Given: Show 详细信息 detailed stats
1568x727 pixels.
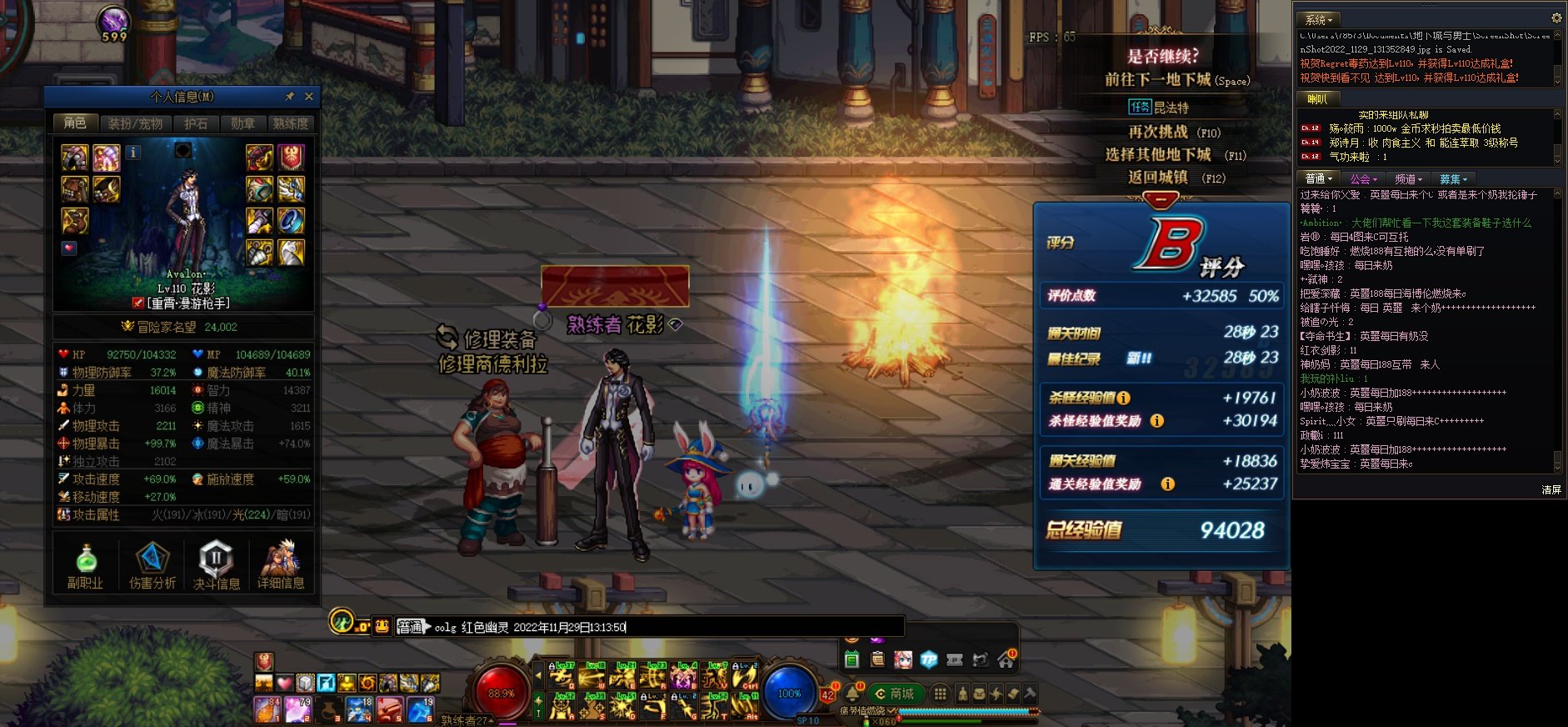Looking at the screenshot, I should click(281, 566).
